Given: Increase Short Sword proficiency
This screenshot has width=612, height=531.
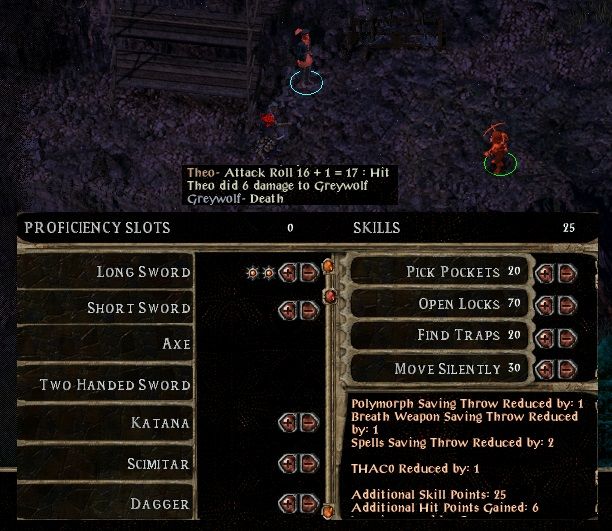Looking at the screenshot, I should tap(288, 310).
